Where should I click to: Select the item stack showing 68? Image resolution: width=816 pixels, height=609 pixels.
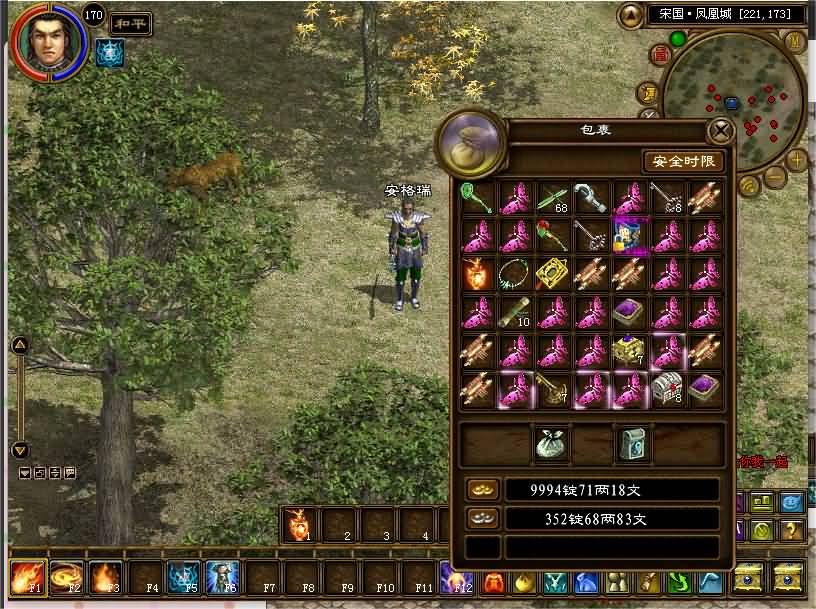[x=553, y=197]
